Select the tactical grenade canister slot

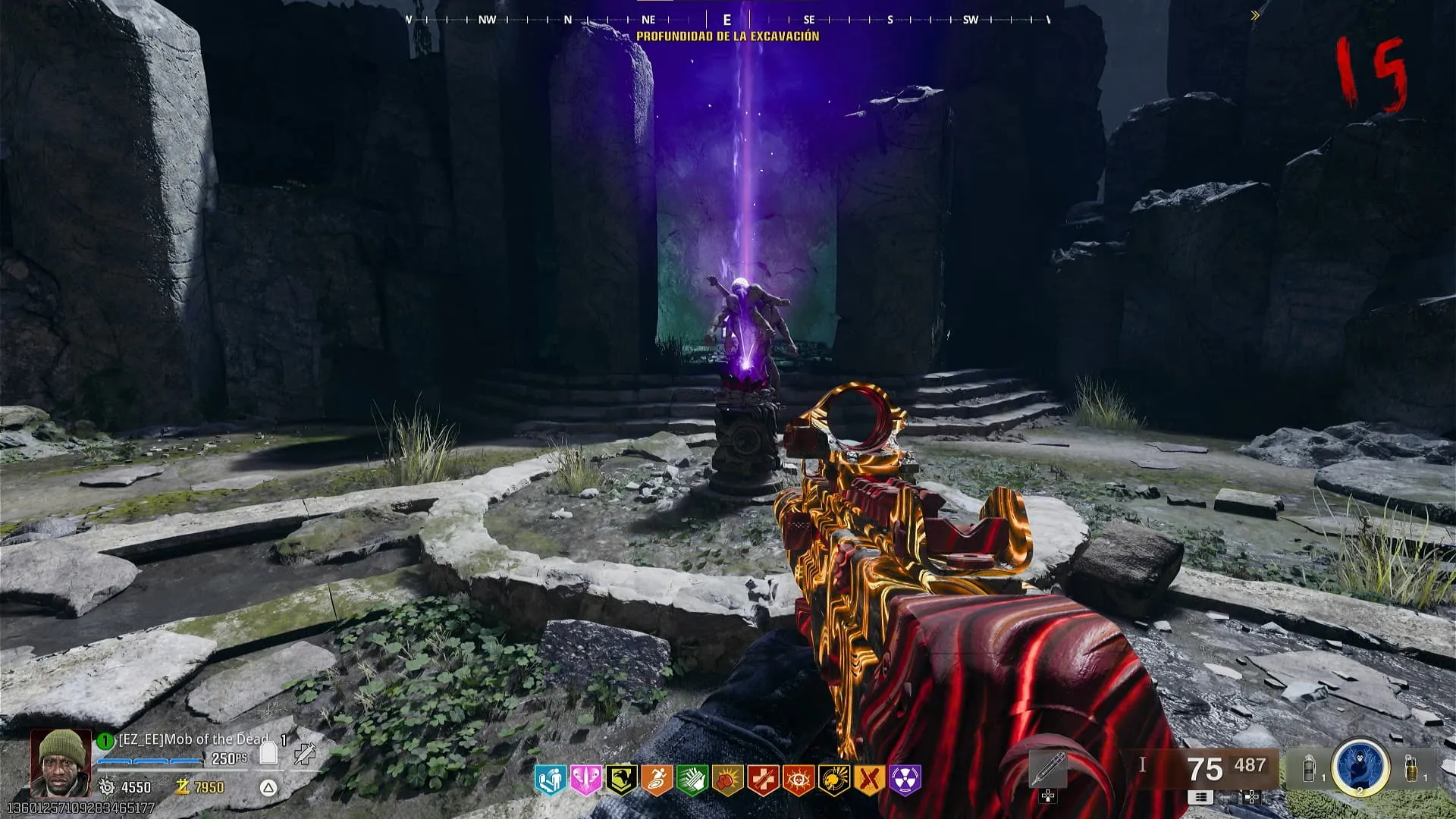coord(1309,769)
